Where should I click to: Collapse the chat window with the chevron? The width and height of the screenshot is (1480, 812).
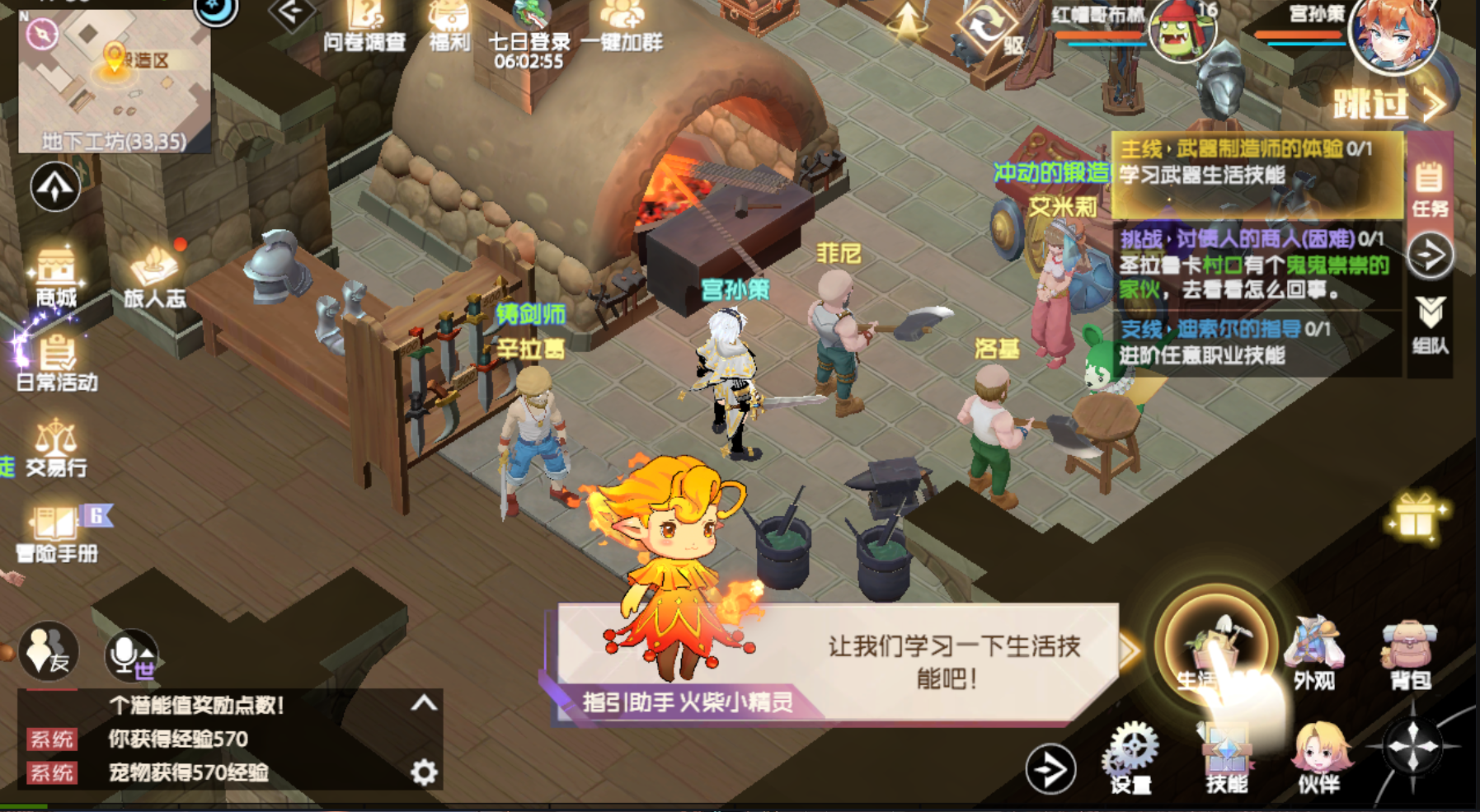[423, 701]
